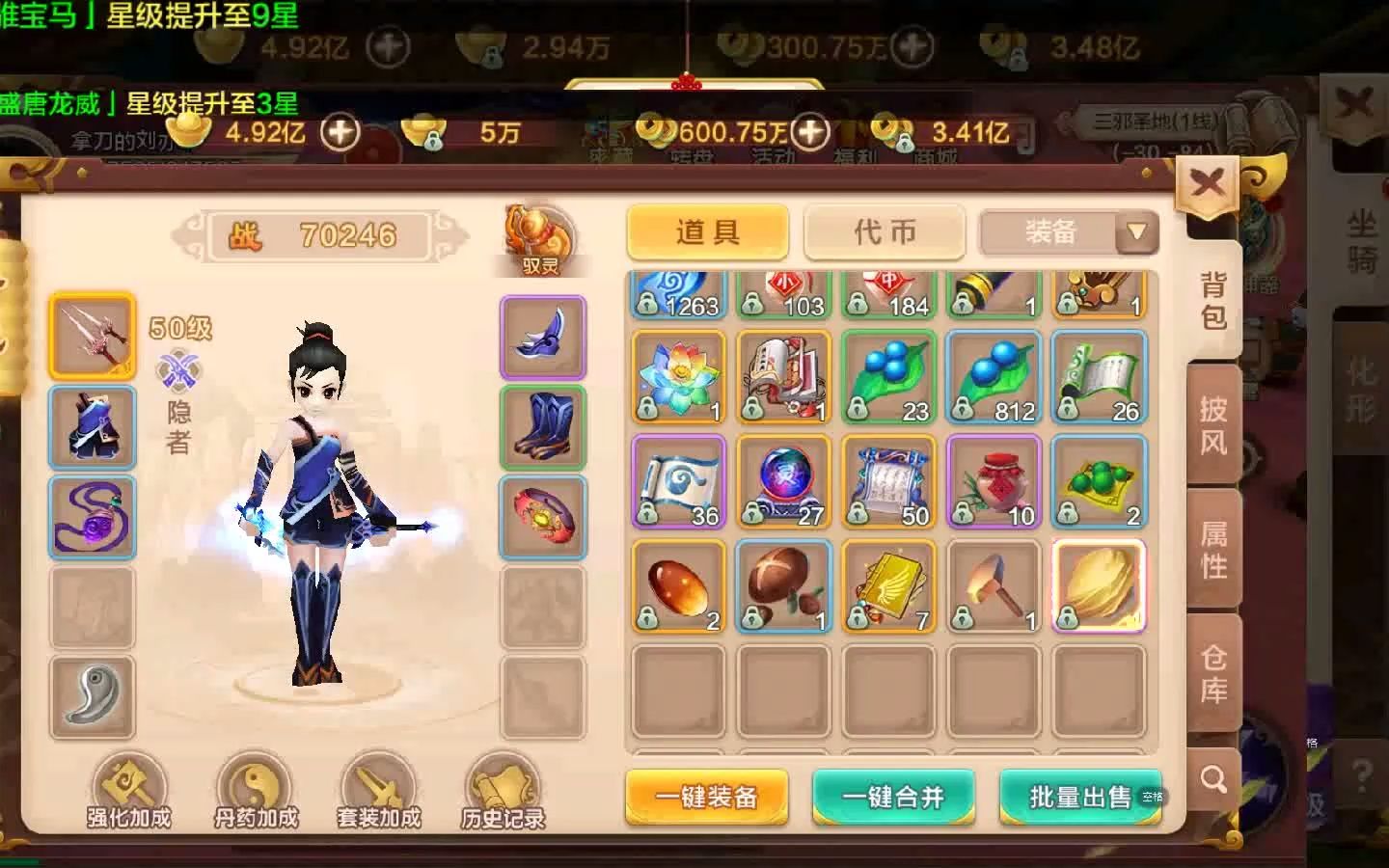
Task: Click the 批量出售 bulk sell button
Action: click(1078, 798)
